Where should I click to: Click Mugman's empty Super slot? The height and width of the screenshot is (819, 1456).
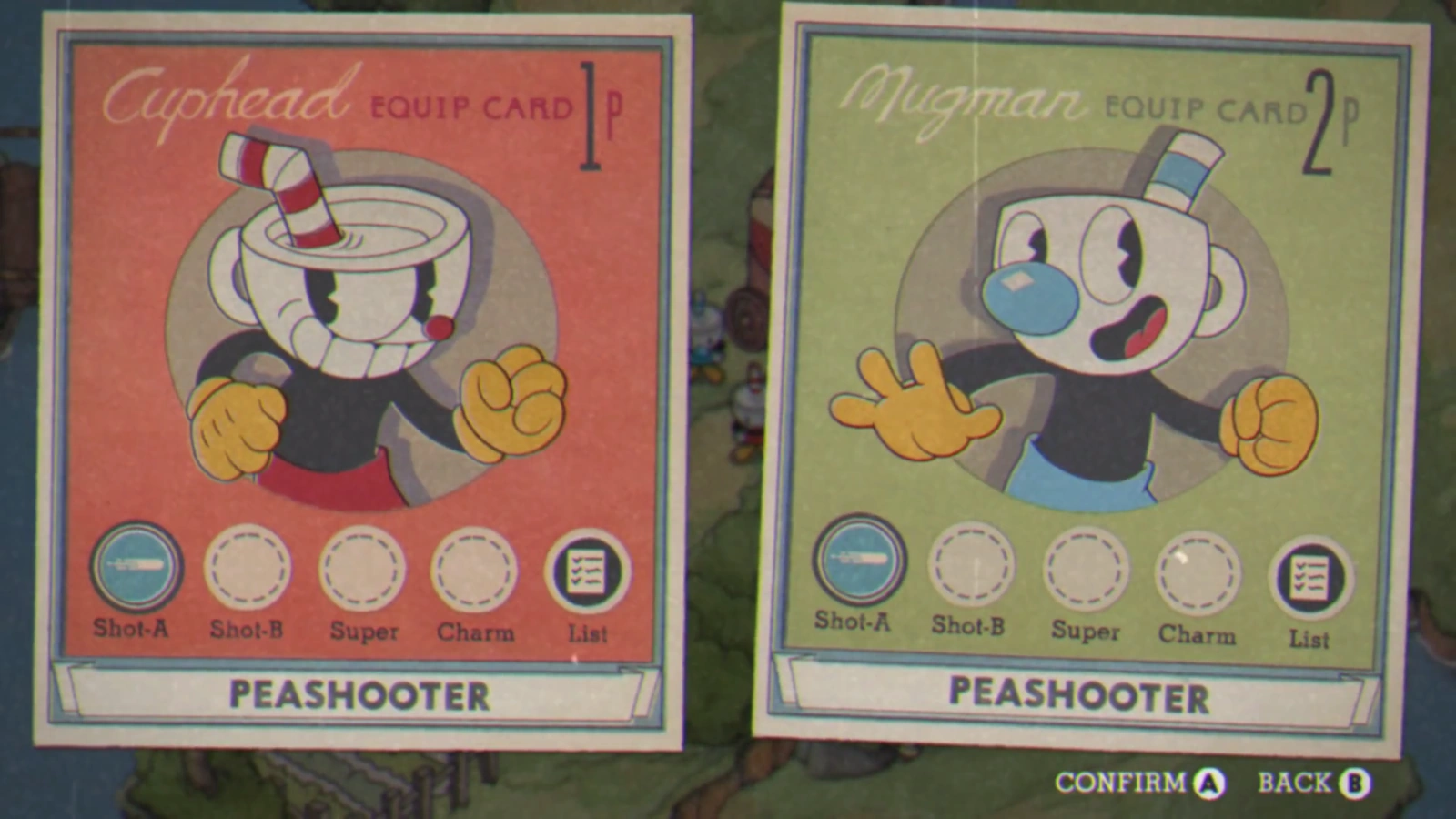[x=1085, y=569]
